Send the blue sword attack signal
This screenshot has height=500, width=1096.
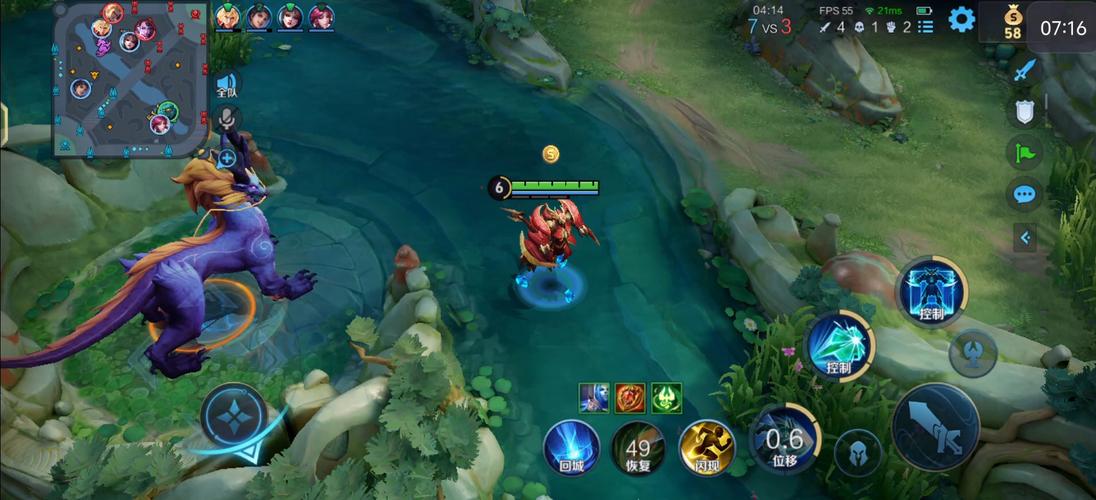(1025, 71)
